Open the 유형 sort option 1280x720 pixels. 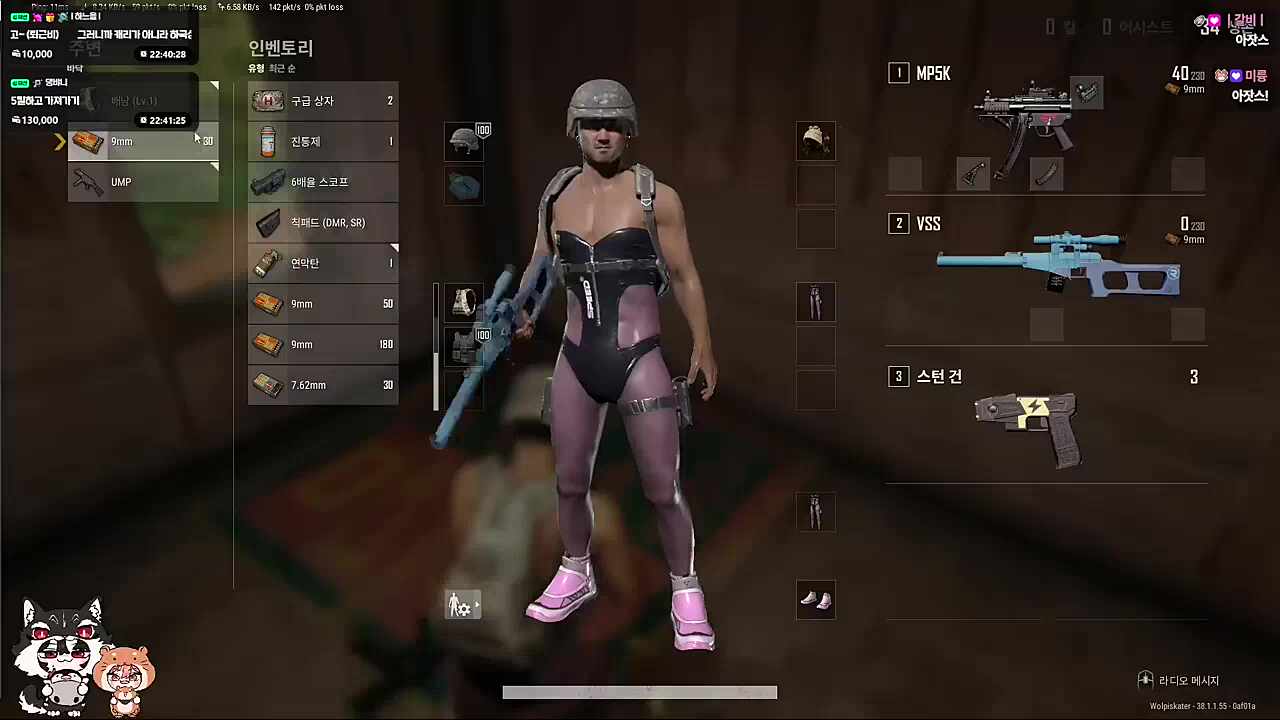(x=254, y=68)
